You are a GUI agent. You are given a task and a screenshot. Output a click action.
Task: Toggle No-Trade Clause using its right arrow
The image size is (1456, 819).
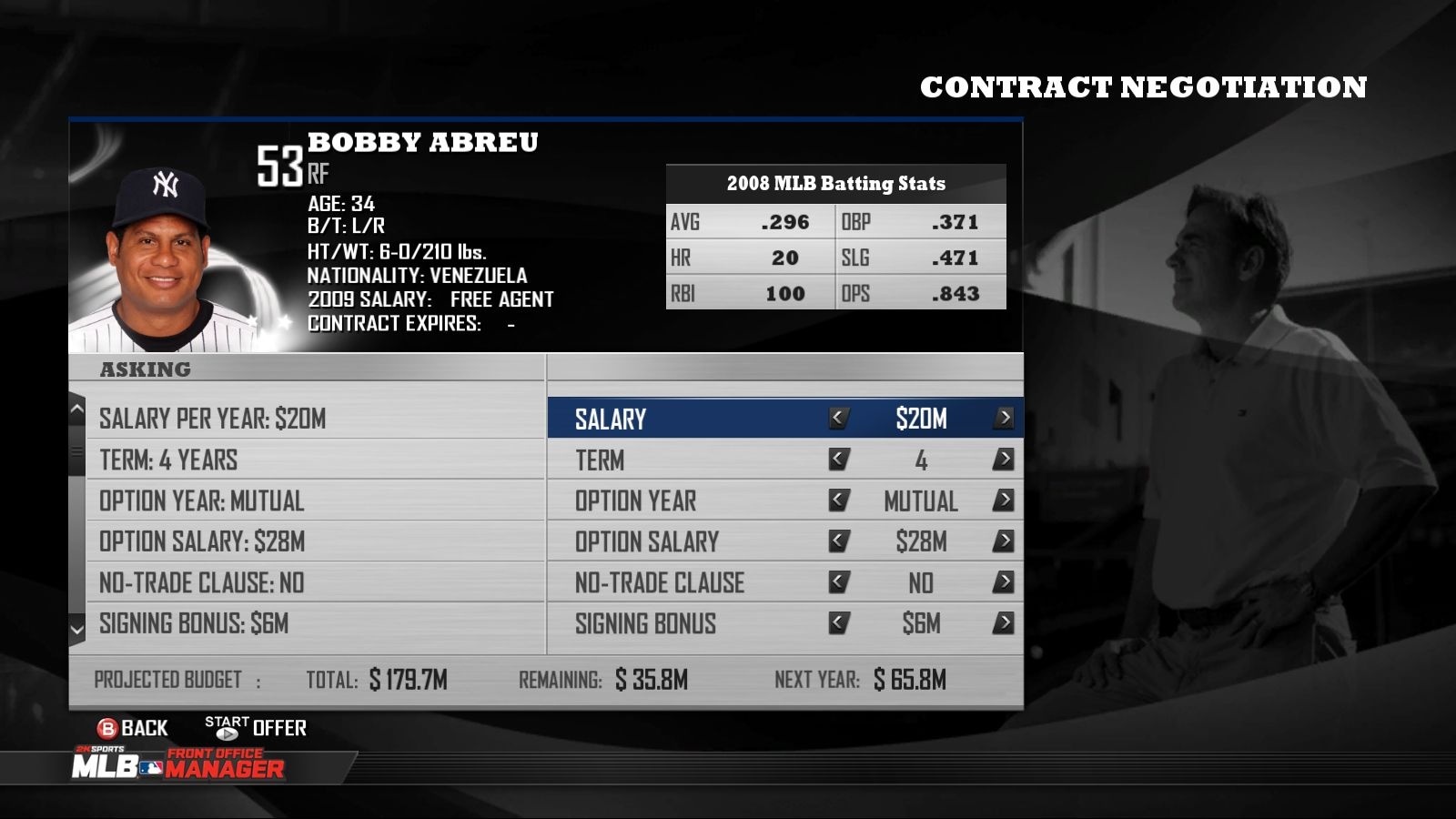tap(1005, 582)
